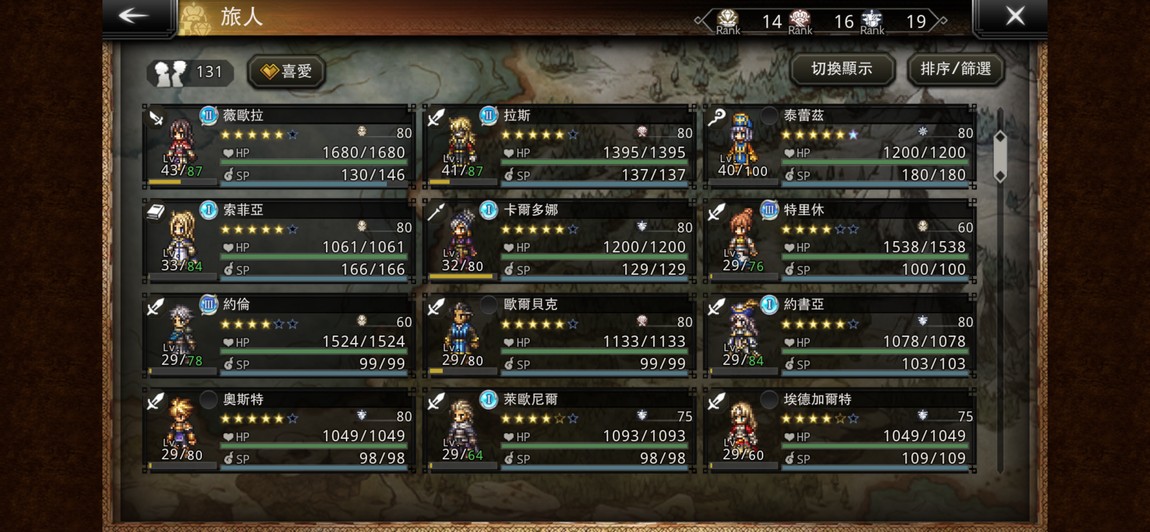1150x532 pixels.
Task: Select traveler 薇歐拉
Action: point(279,146)
